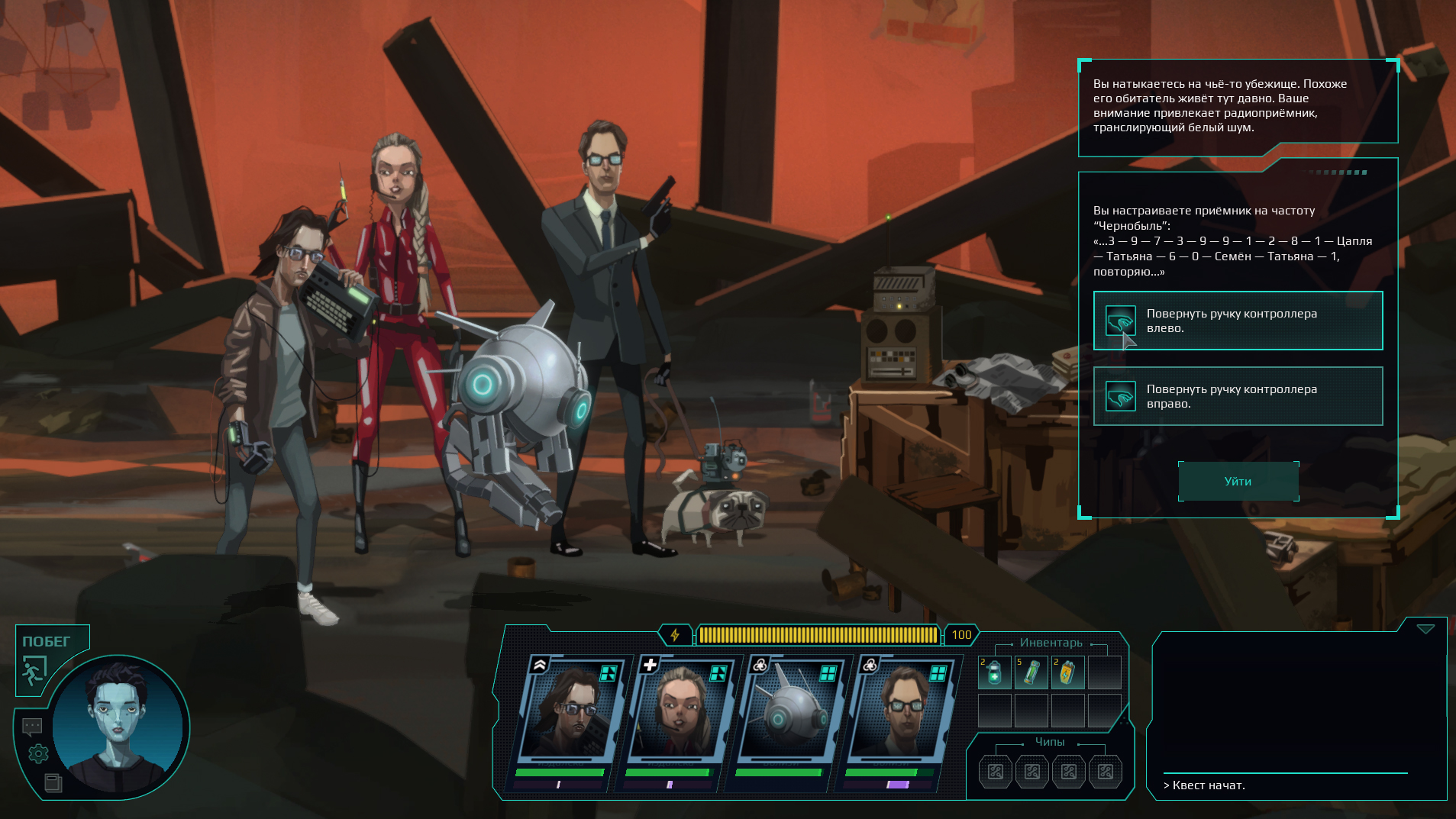Click the lightning bolt energy icon
The width and height of the screenshot is (1456, 819).
[675, 635]
